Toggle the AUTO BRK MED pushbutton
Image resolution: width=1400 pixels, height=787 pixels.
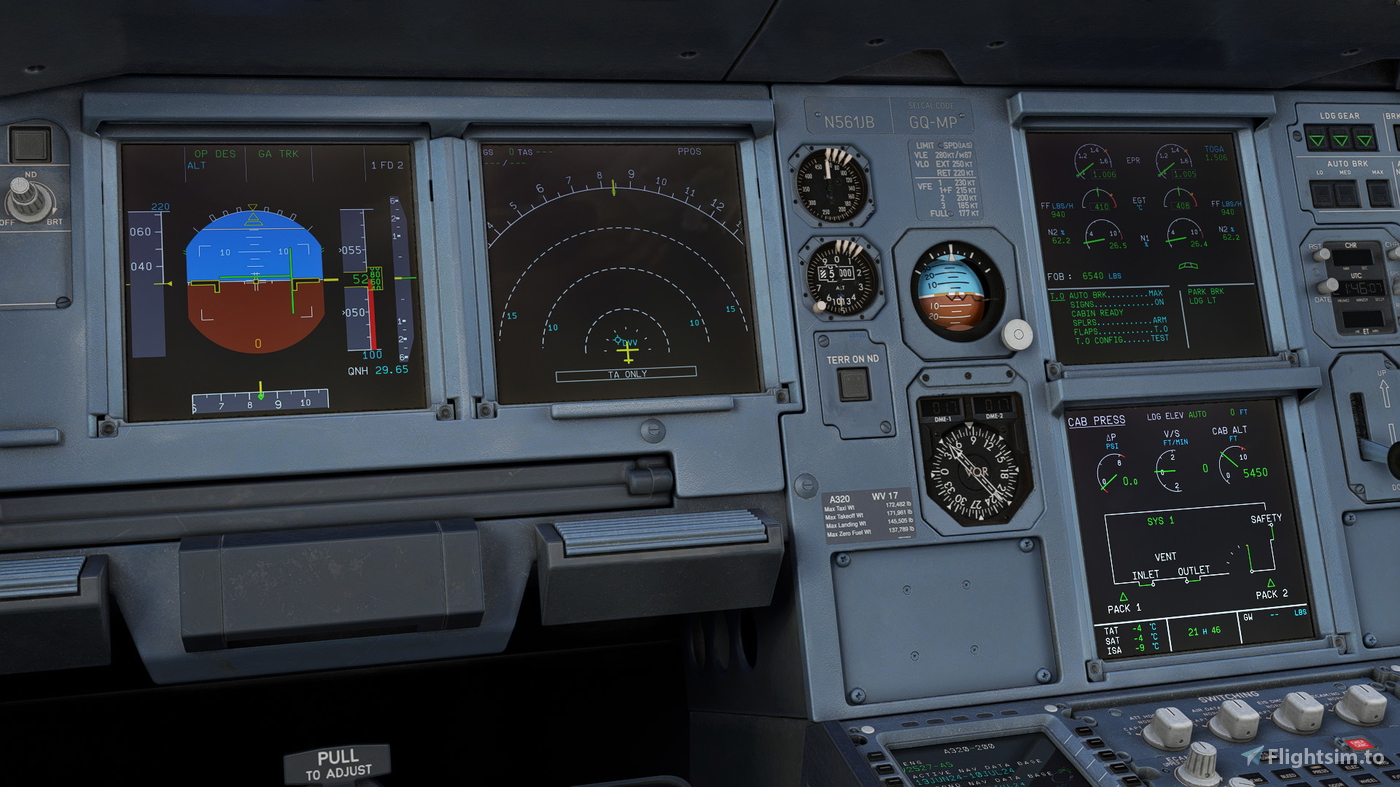1345,192
